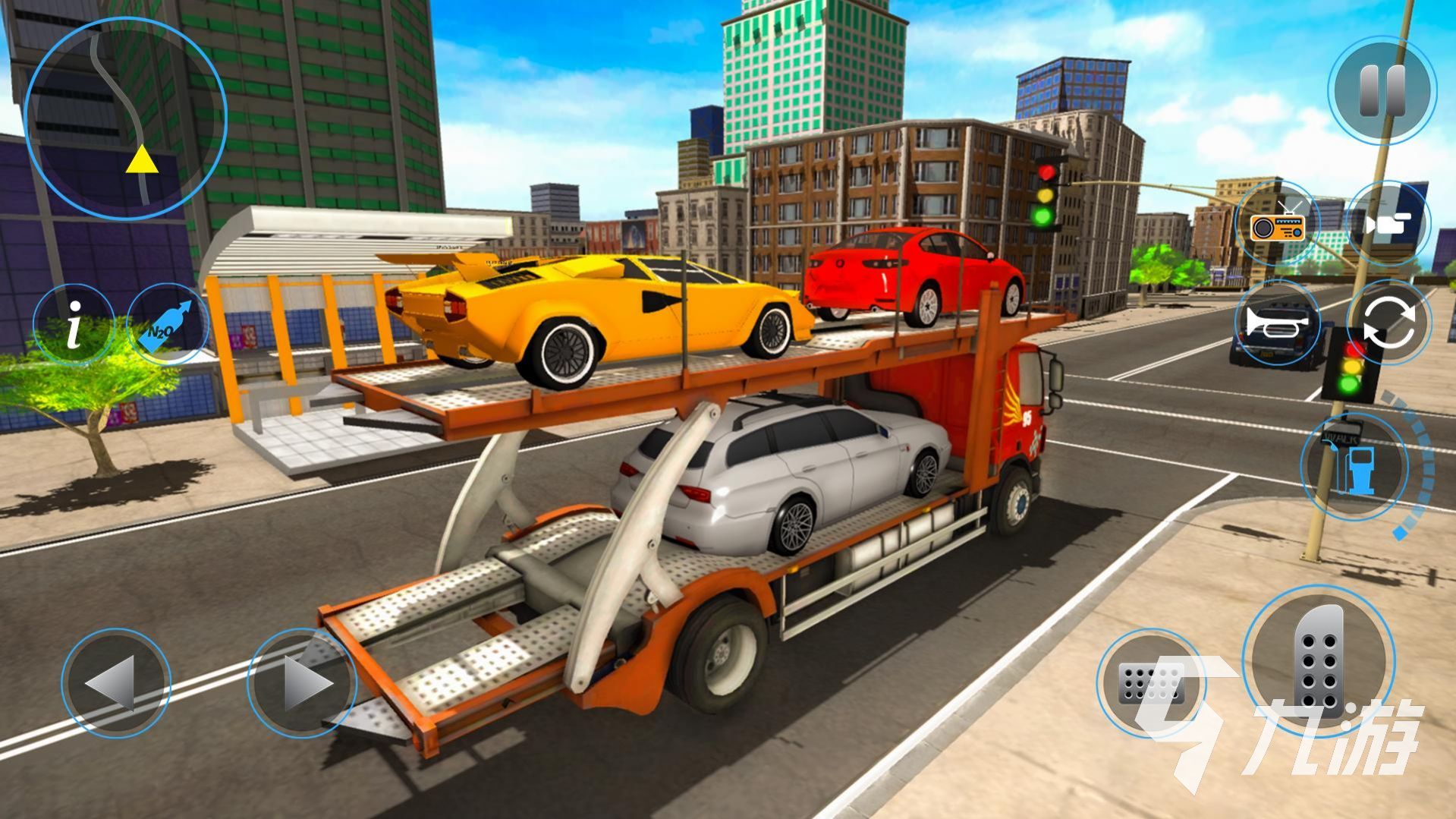Apply the brake pedal
Screen dimensions: 1456x819
pyautogui.click(x=1150, y=683)
